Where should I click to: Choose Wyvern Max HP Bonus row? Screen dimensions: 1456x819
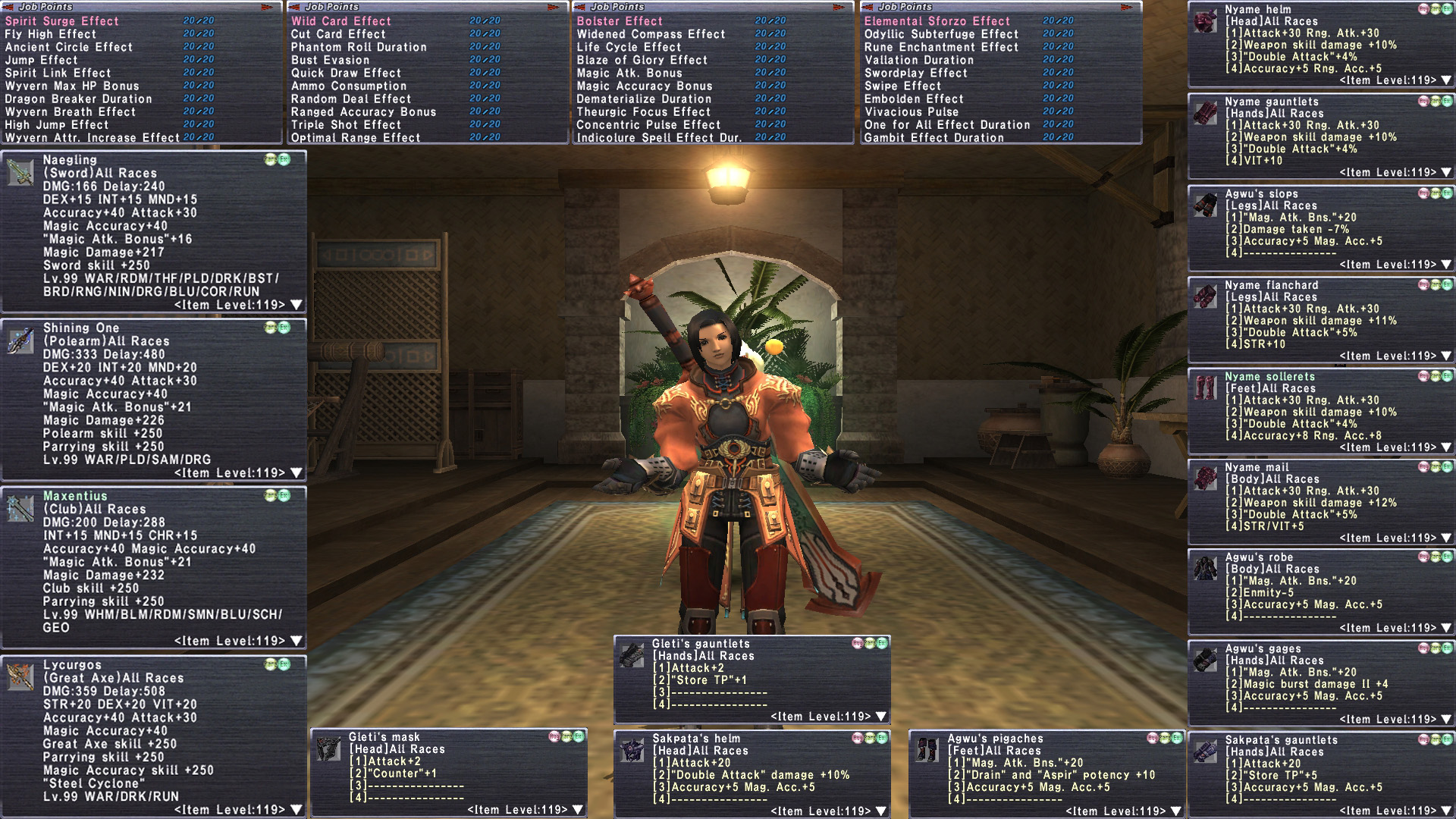pyautogui.click(x=72, y=86)
